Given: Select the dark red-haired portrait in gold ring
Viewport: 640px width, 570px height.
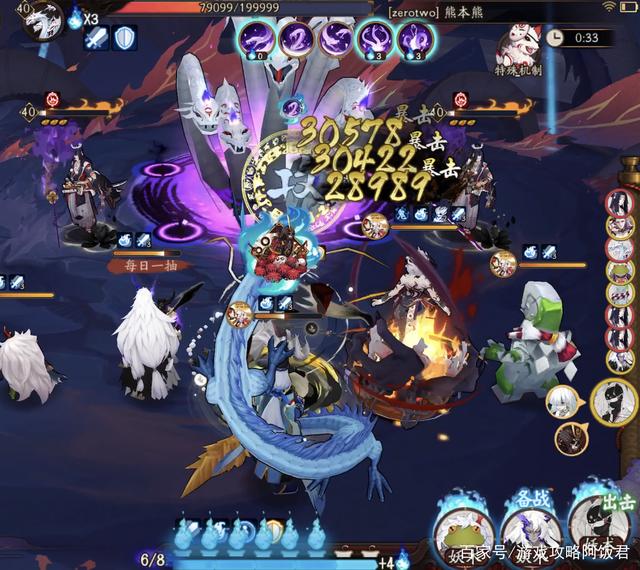Looking at the screenshot, I should tap(571, 437).
